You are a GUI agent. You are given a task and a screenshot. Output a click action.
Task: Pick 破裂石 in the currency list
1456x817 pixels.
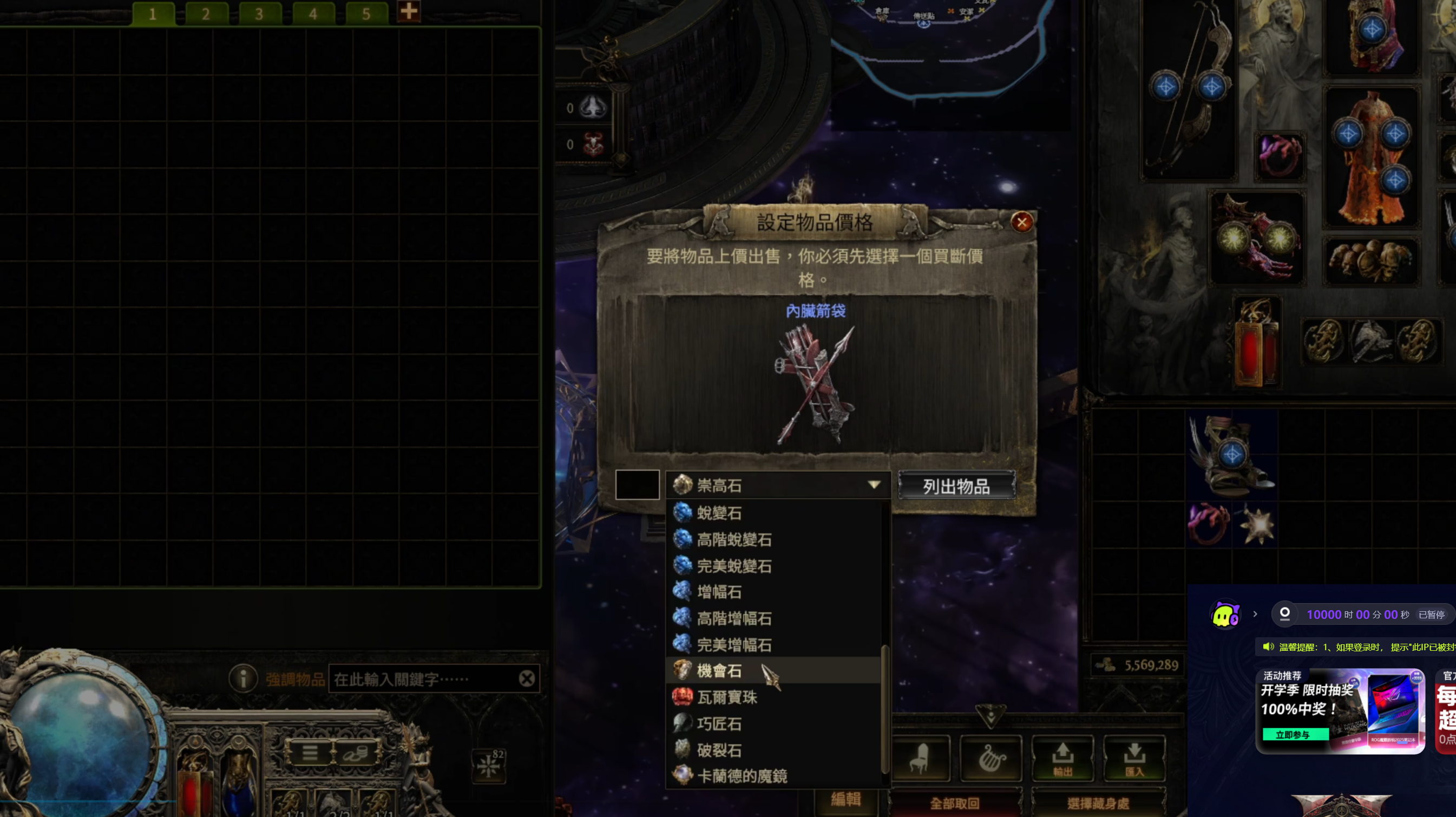pos(719,750)
